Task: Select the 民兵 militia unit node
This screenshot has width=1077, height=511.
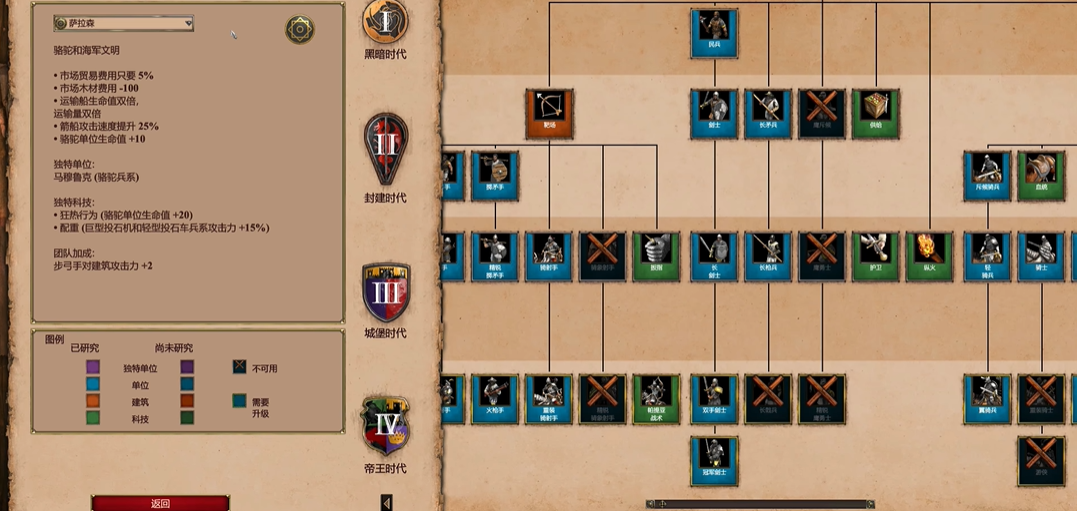Action: click(x=714, y=33)
